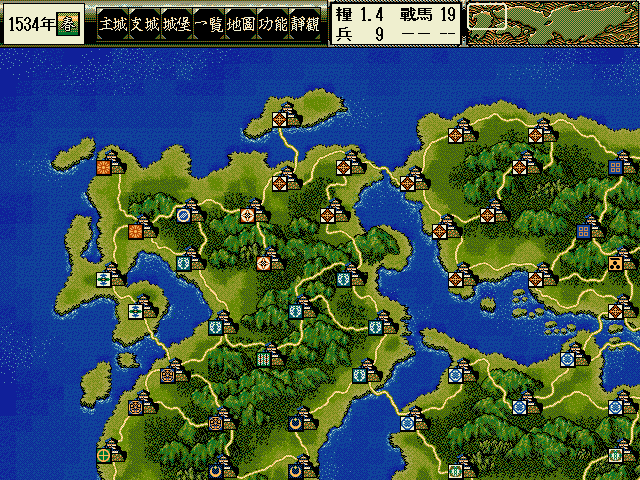This screenshot has height=480, width=640.
Task: Choose the 功能 functions menu
Action: pos(272,24)
